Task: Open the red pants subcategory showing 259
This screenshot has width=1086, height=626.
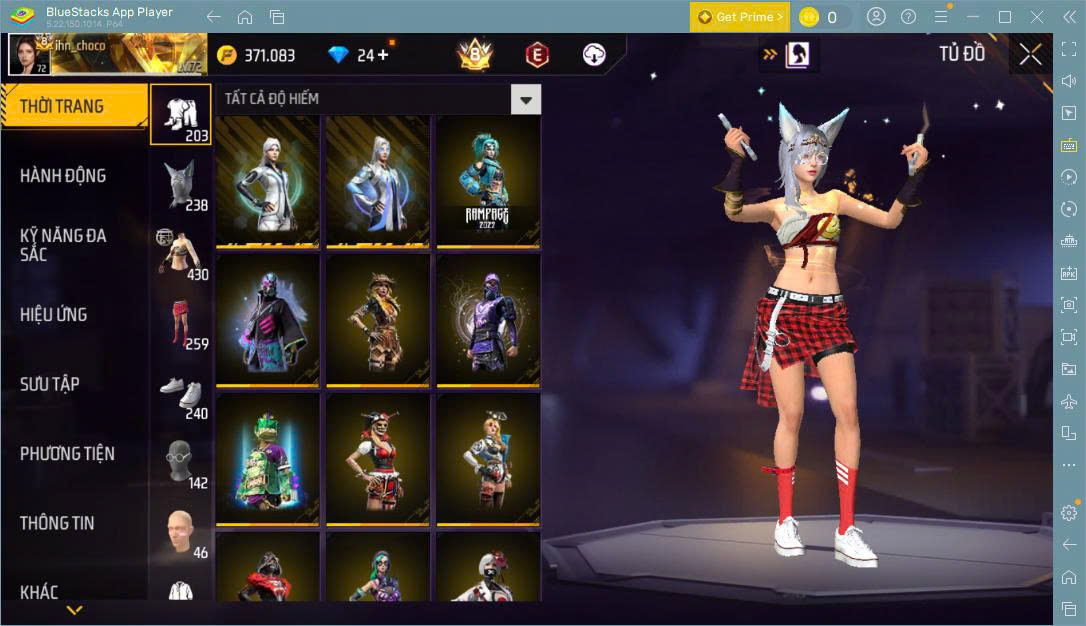Action: pos(181,323)
